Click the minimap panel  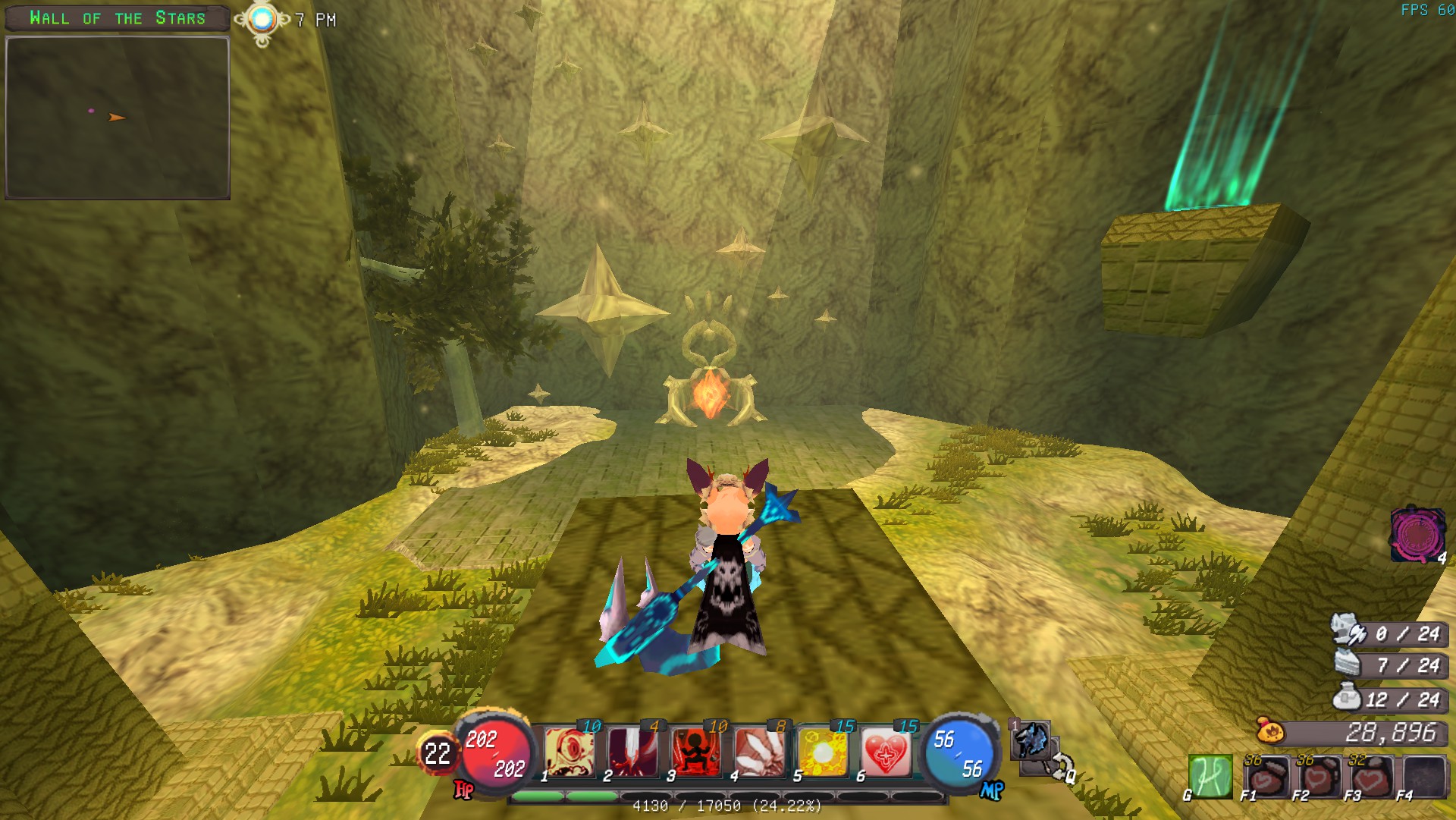(118, 118)
